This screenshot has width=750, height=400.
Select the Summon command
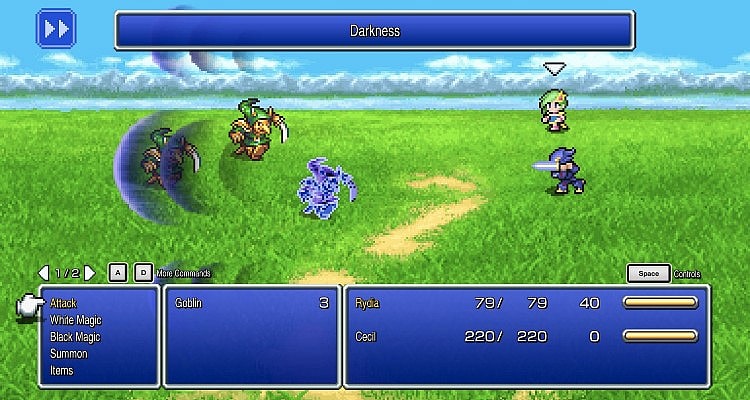point(68,353)
